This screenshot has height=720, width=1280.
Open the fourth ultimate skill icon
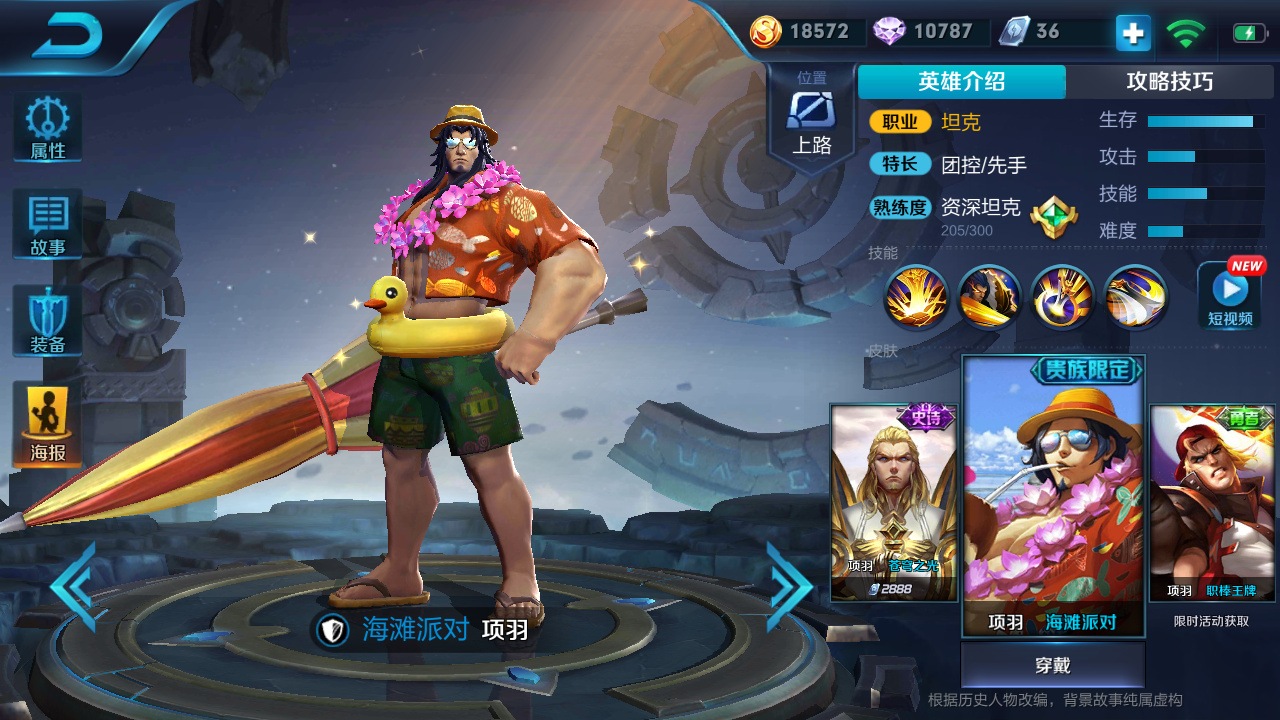click(x=1135, y=297)
